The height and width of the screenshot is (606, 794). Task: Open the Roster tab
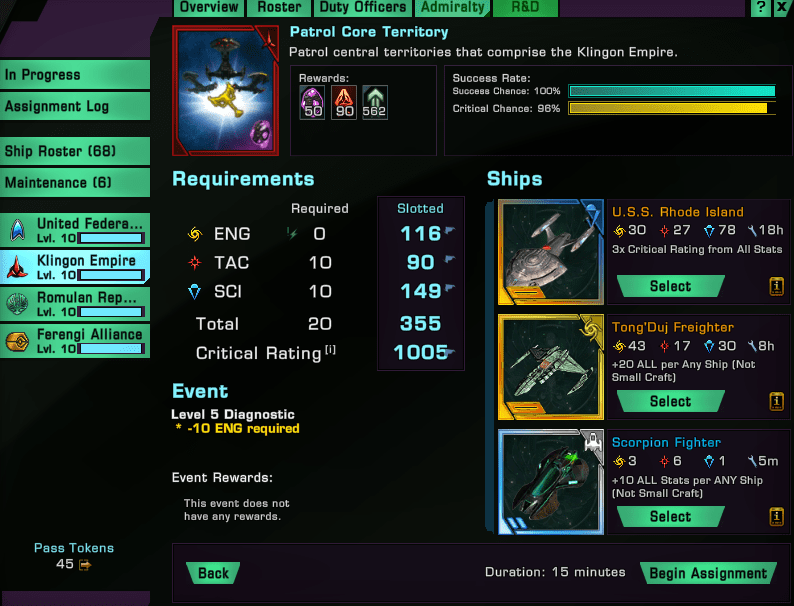tap(279, 7)
